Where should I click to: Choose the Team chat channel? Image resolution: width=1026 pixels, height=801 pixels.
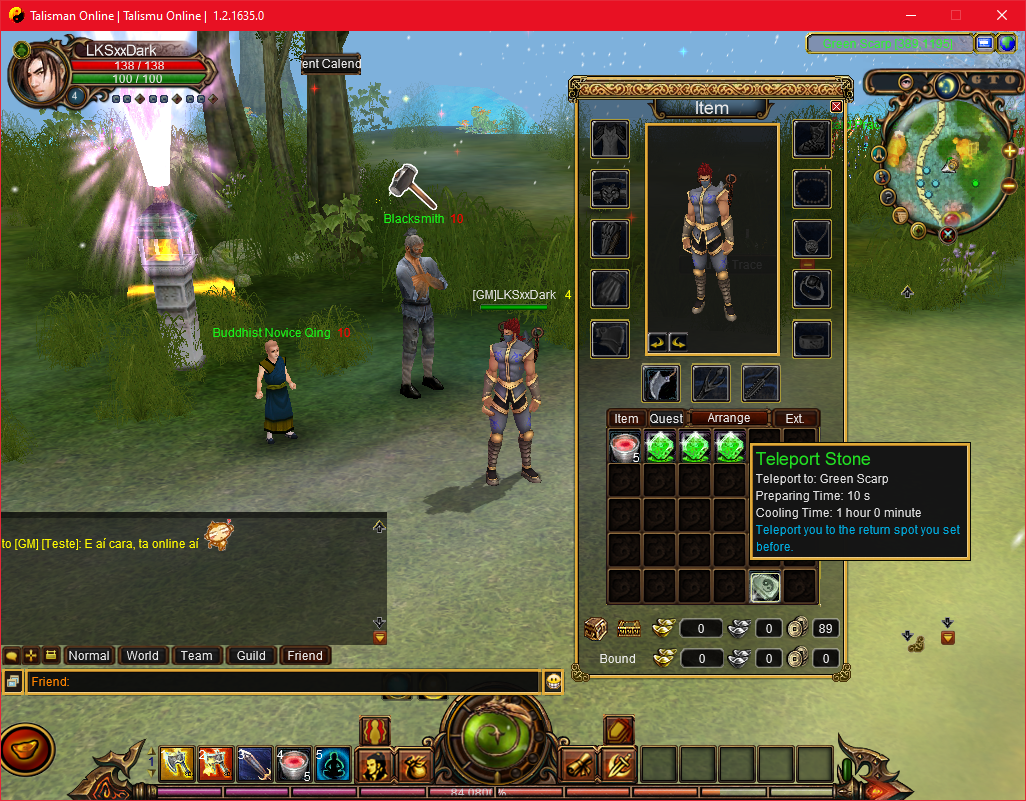pyautogui.click(x=196, y=656)
